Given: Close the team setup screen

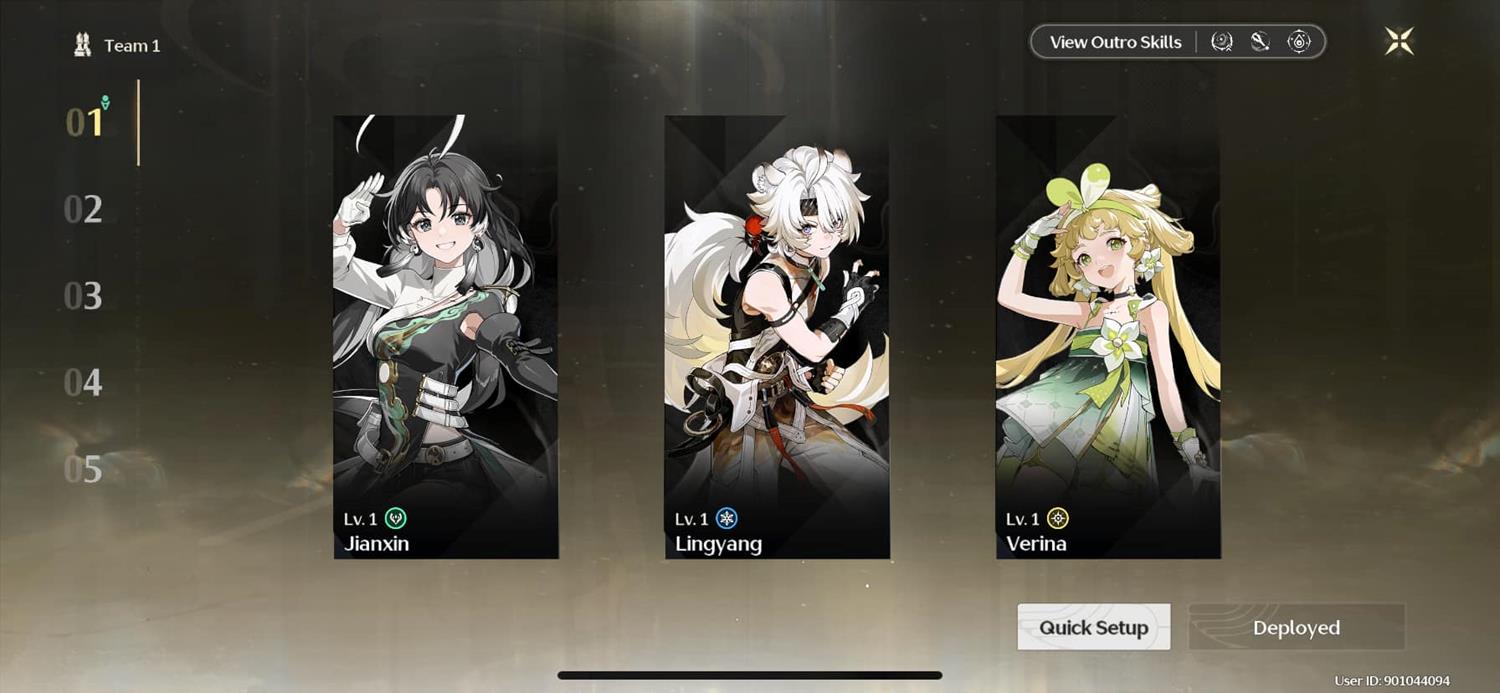Looking at the screenshot, I should click(x=1399, y=41).
